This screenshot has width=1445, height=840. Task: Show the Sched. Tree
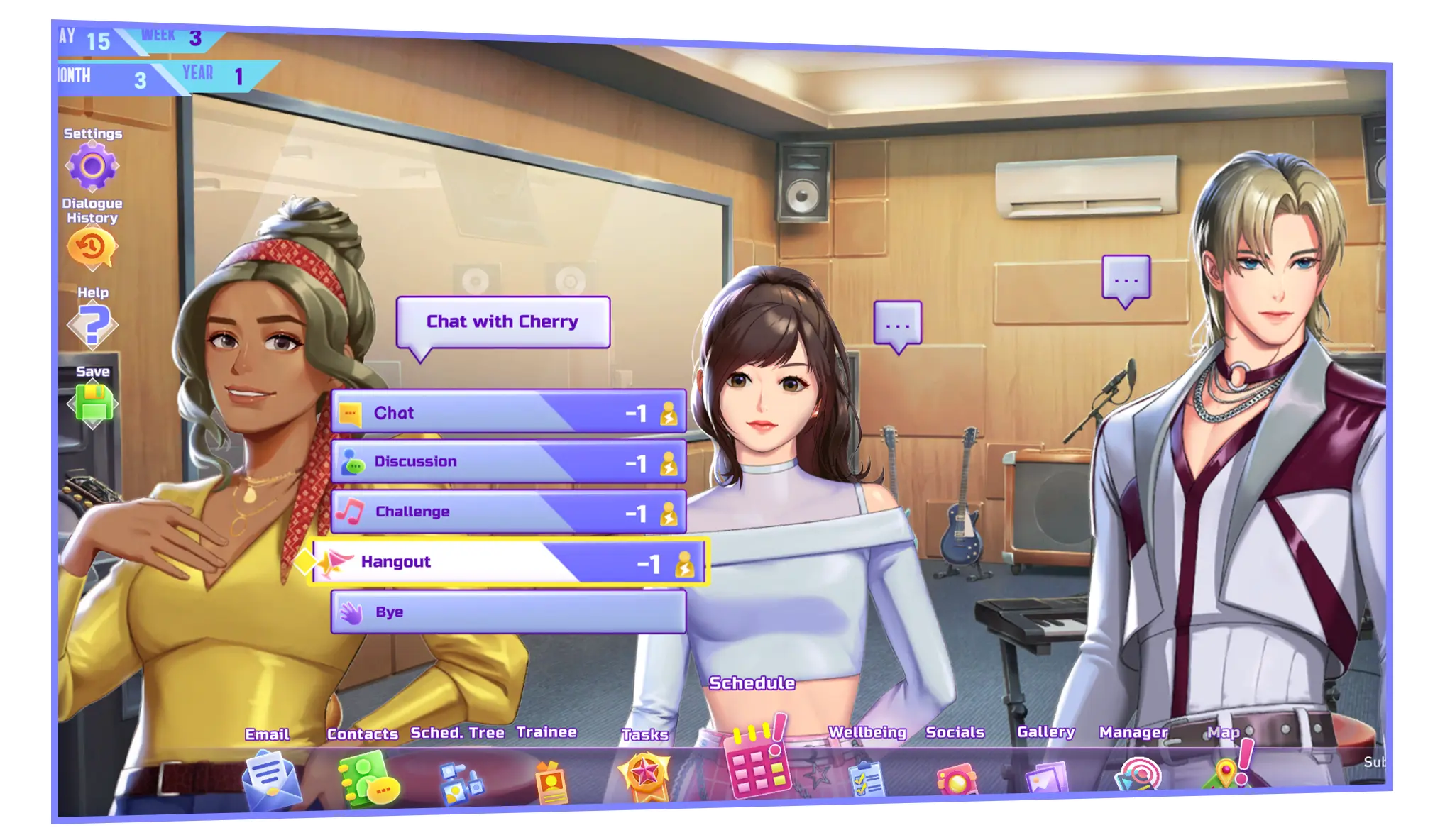(460, 783)
